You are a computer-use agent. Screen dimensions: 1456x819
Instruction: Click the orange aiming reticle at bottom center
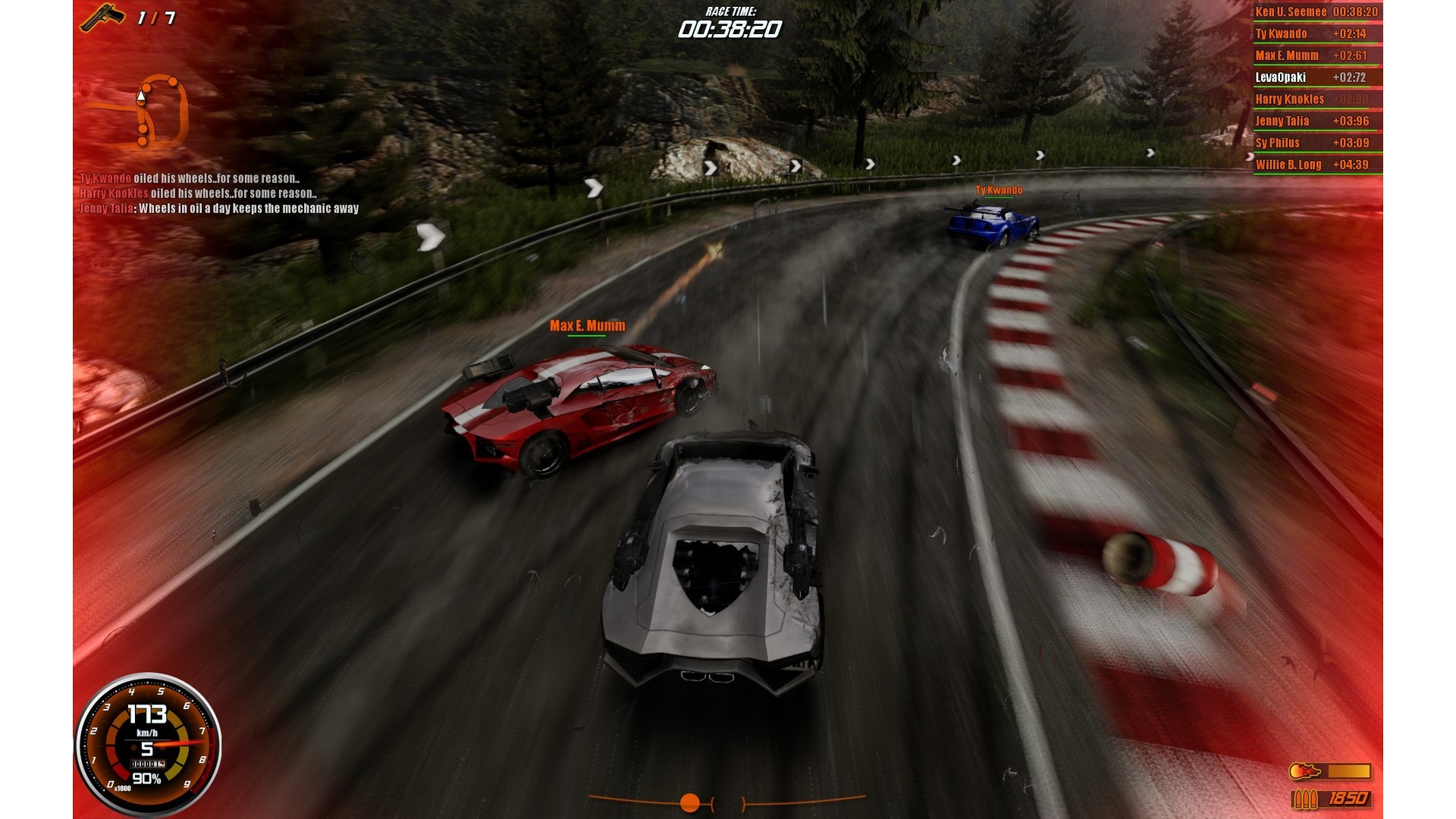689,802
